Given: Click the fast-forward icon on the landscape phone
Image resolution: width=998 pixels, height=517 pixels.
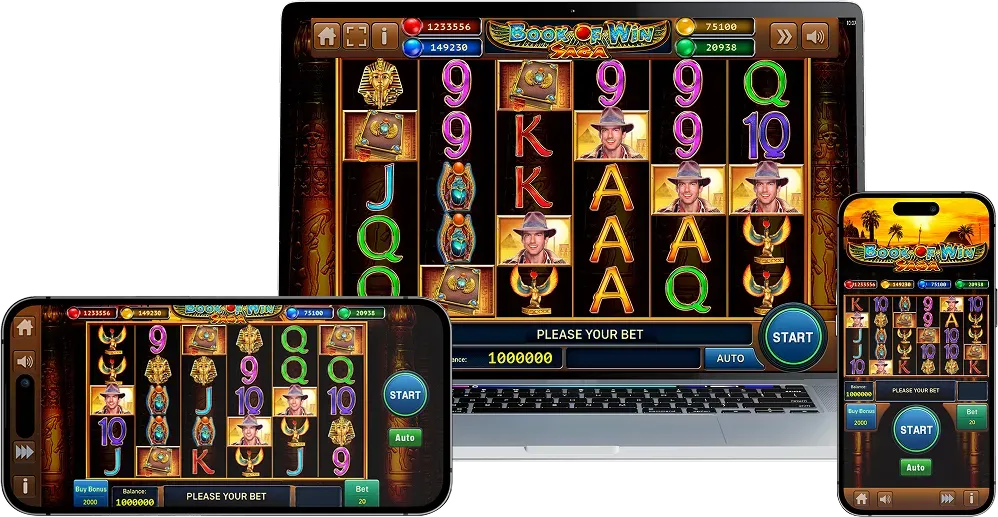Looking at the screenshot, I should coord(25,451).
